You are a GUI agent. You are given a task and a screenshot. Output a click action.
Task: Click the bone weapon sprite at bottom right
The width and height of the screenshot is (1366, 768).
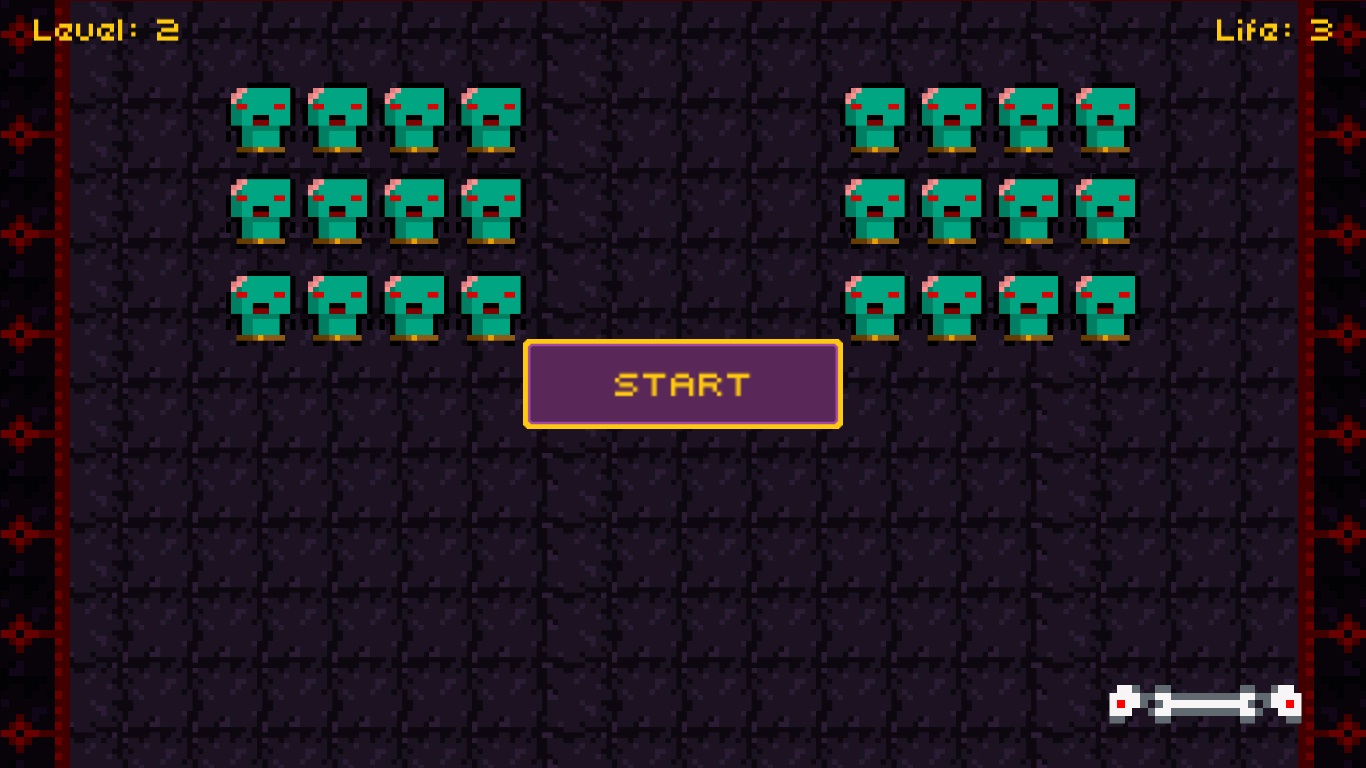1205,702
